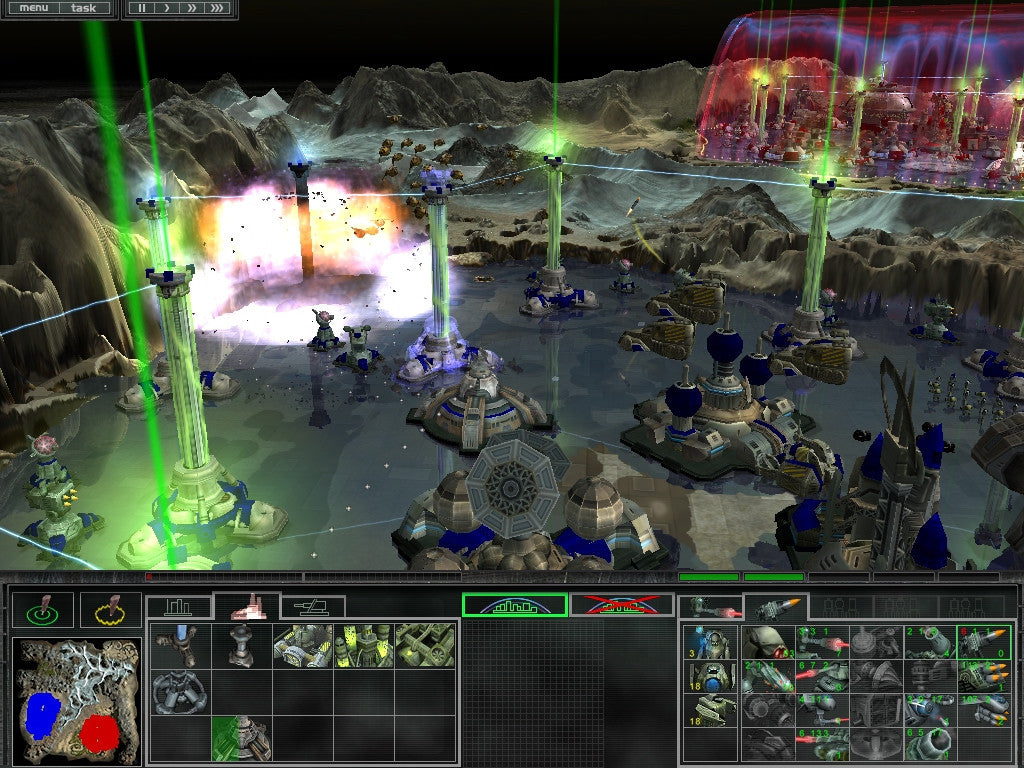The image size is (1024, 768).
Task: Click the minimap showing blue and red bases
Action: [76, 702]
